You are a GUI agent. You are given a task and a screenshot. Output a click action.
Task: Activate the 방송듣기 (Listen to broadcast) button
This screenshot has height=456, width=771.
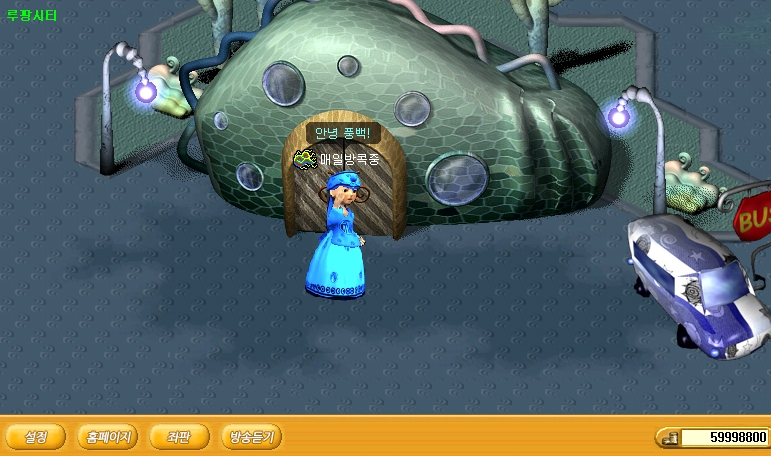251,437
